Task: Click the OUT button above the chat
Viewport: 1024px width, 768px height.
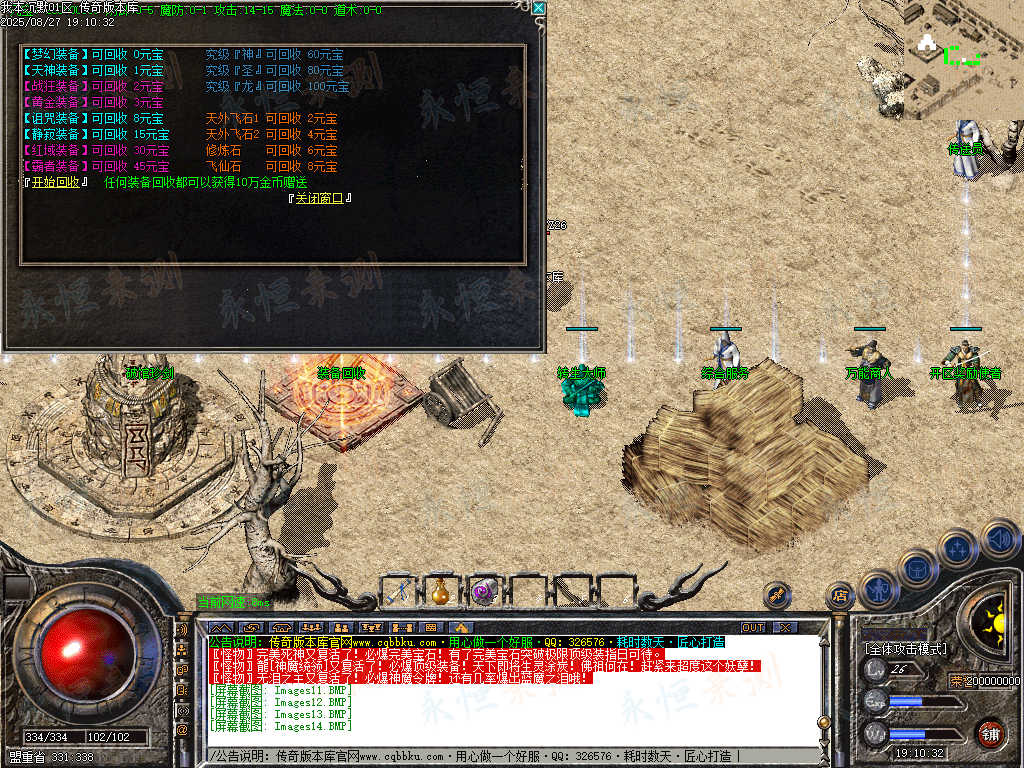Action: coord(752,627)
